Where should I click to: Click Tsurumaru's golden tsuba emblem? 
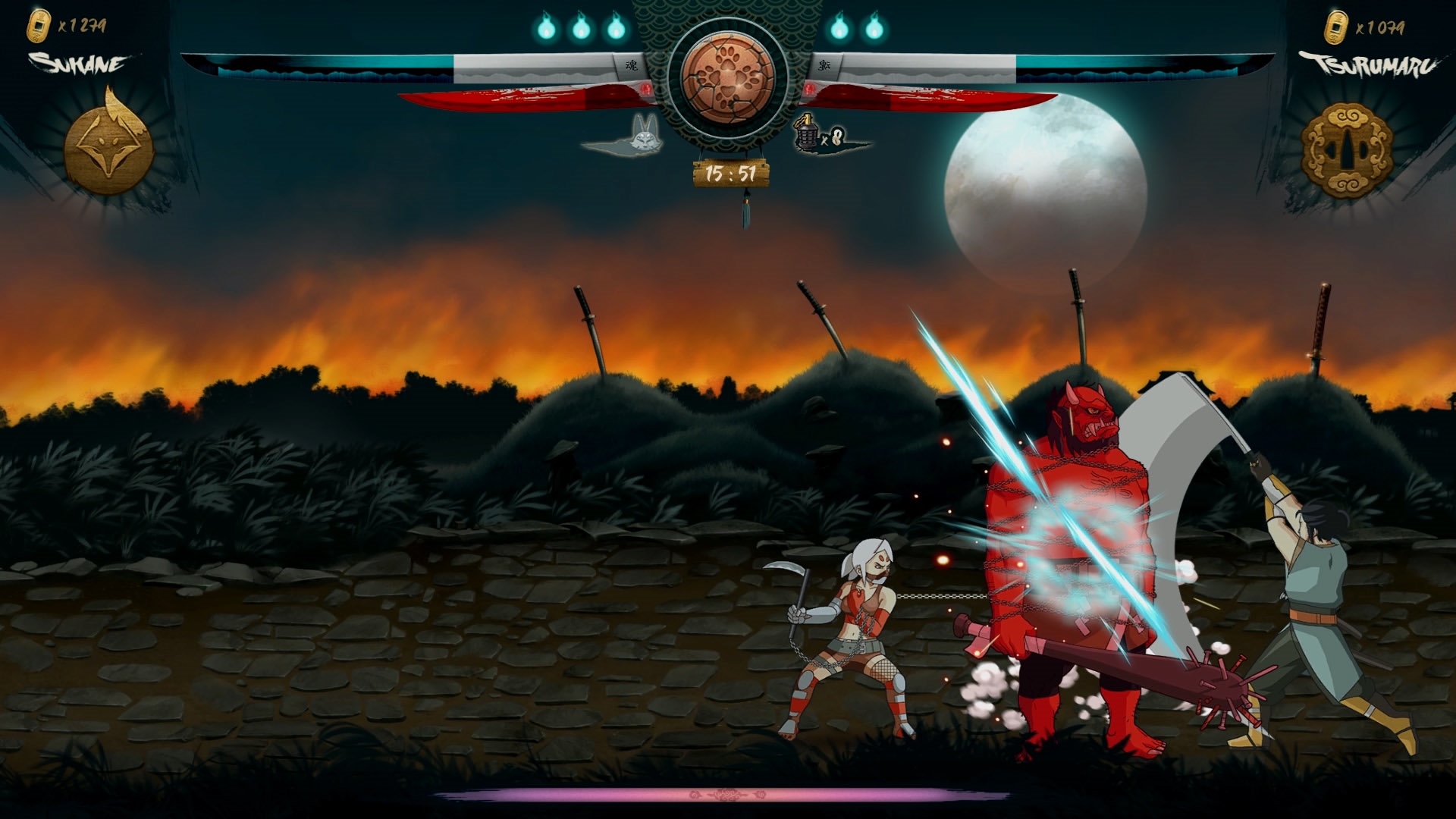point(1346,150)
